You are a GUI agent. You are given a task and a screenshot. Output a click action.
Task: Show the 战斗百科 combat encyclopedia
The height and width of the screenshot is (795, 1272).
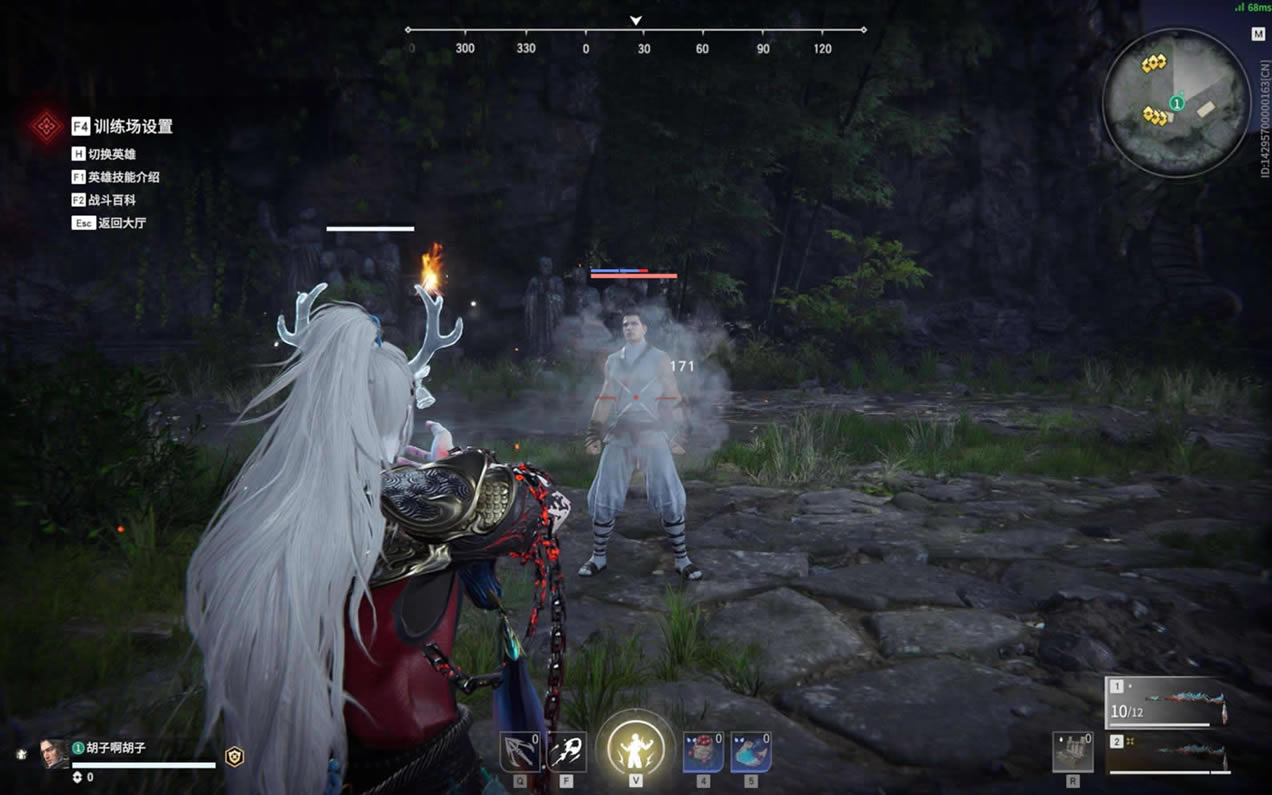click(103, 200)
